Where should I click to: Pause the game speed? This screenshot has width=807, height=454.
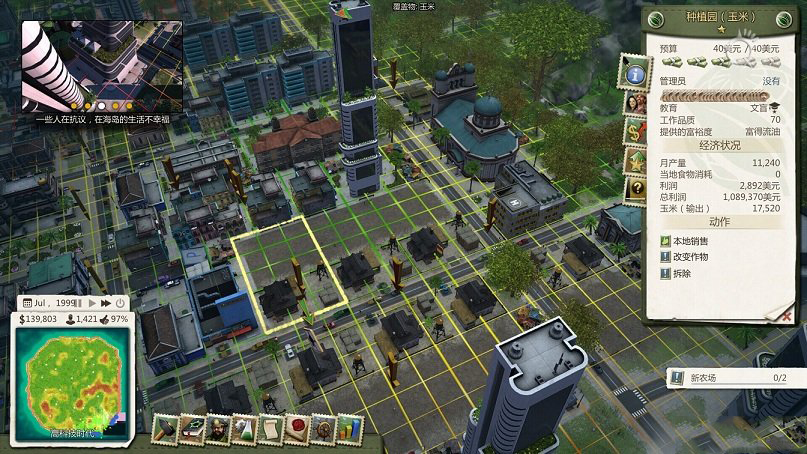pos(79,302)
